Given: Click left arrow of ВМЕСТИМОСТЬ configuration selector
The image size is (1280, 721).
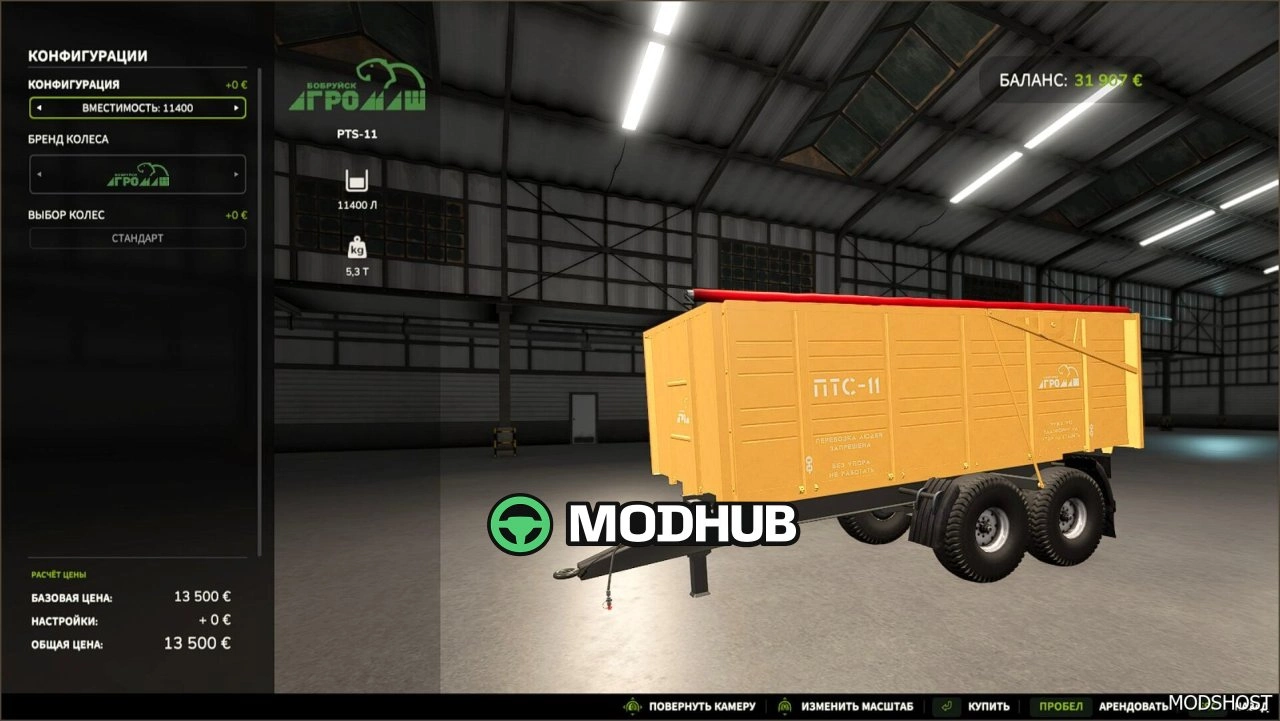Looking at the screenshot, I should tap(38, 107).
